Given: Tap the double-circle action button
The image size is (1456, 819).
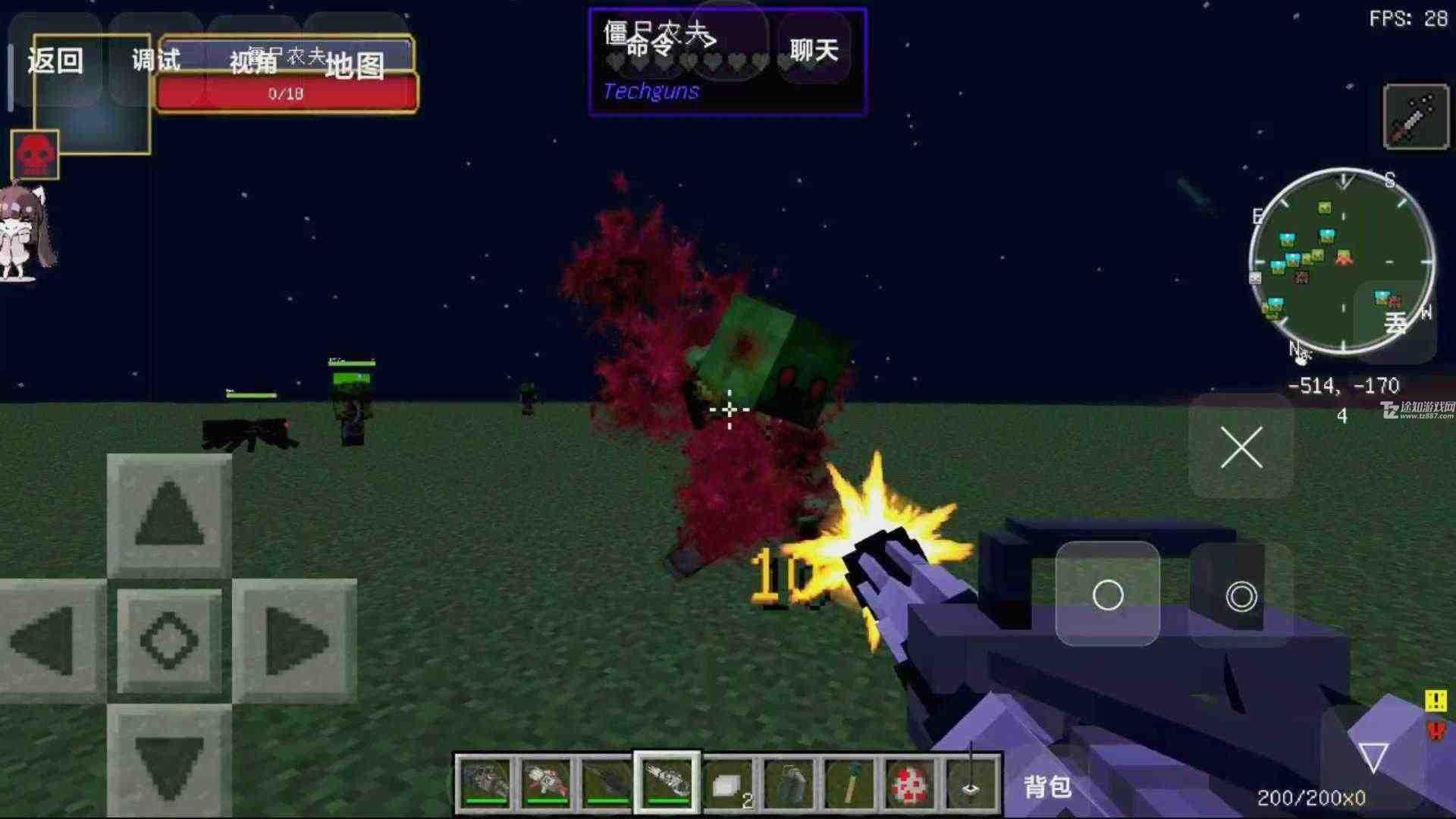Looking at the screenshot, I should tap(1241, 596).
